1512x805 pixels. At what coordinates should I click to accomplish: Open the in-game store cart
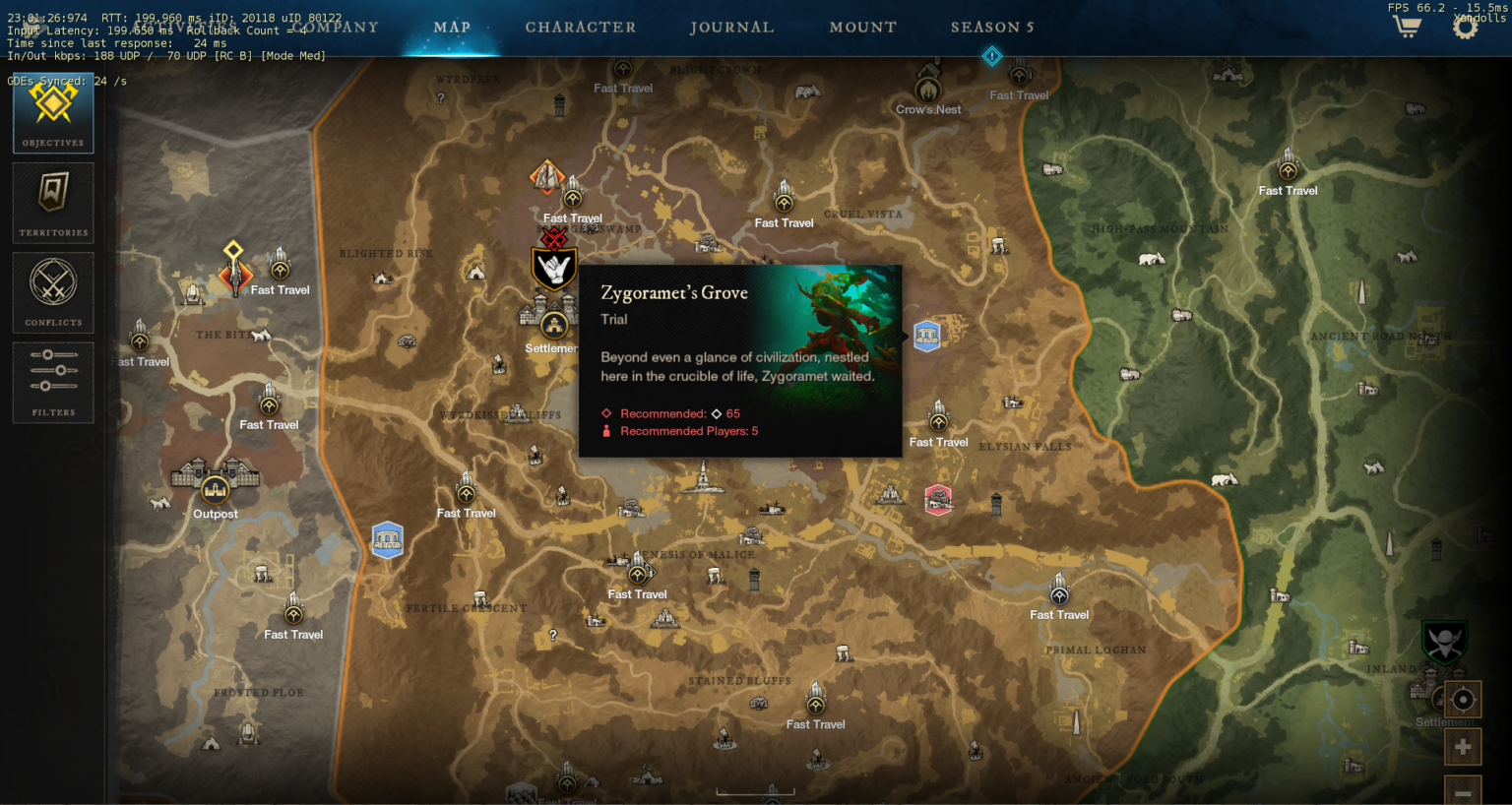click(1406, 27)
